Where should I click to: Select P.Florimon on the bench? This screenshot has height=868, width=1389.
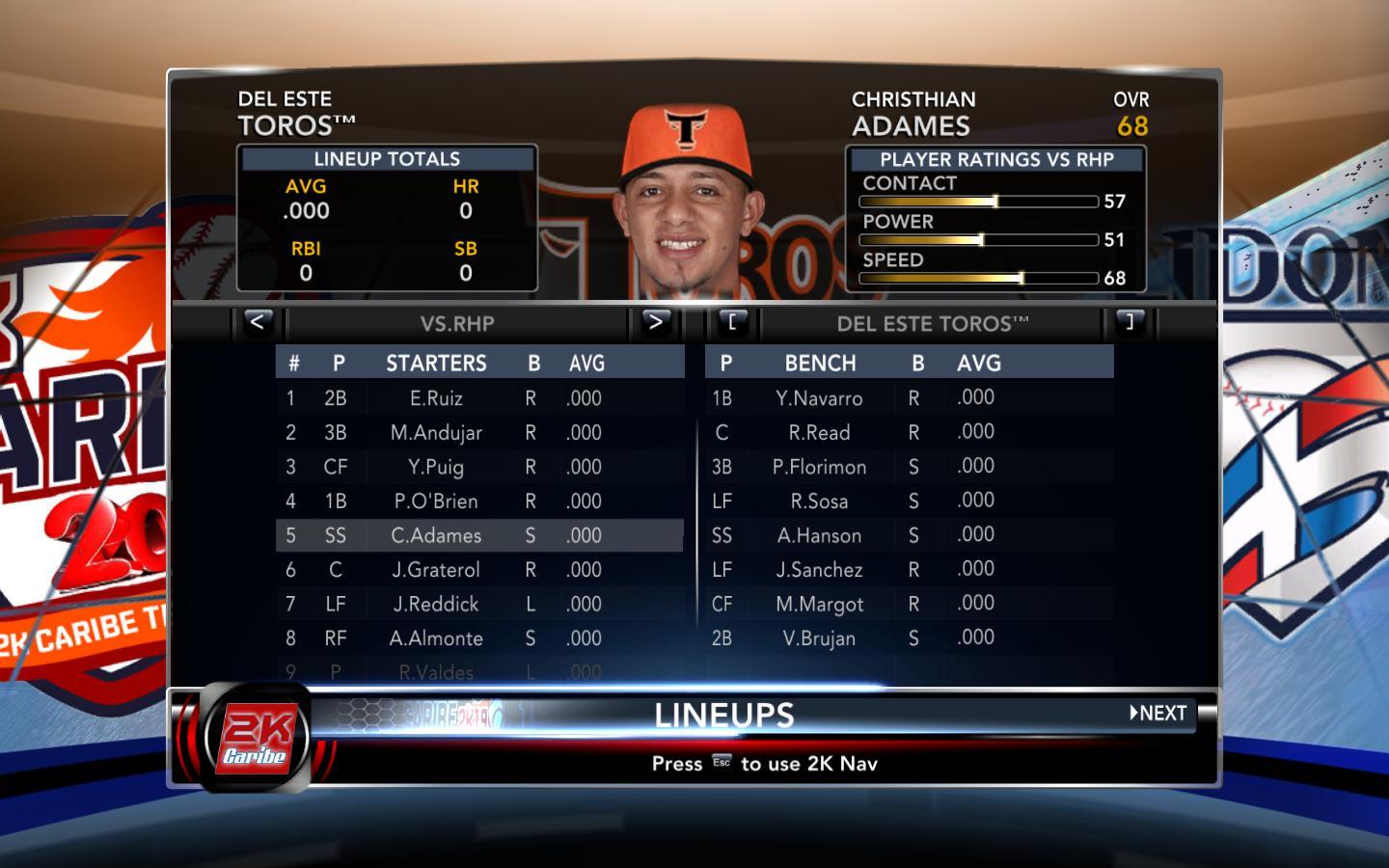[819, 467]
